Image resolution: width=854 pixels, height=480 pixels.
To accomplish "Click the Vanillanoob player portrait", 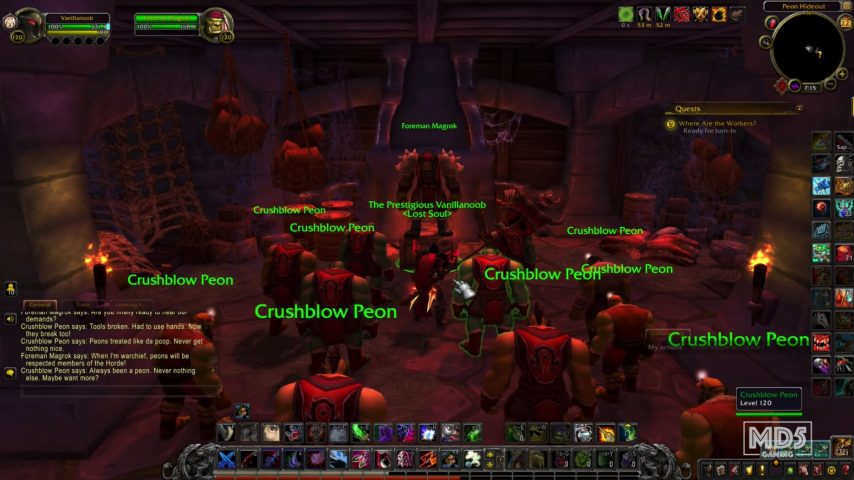I will pos(27,22).
